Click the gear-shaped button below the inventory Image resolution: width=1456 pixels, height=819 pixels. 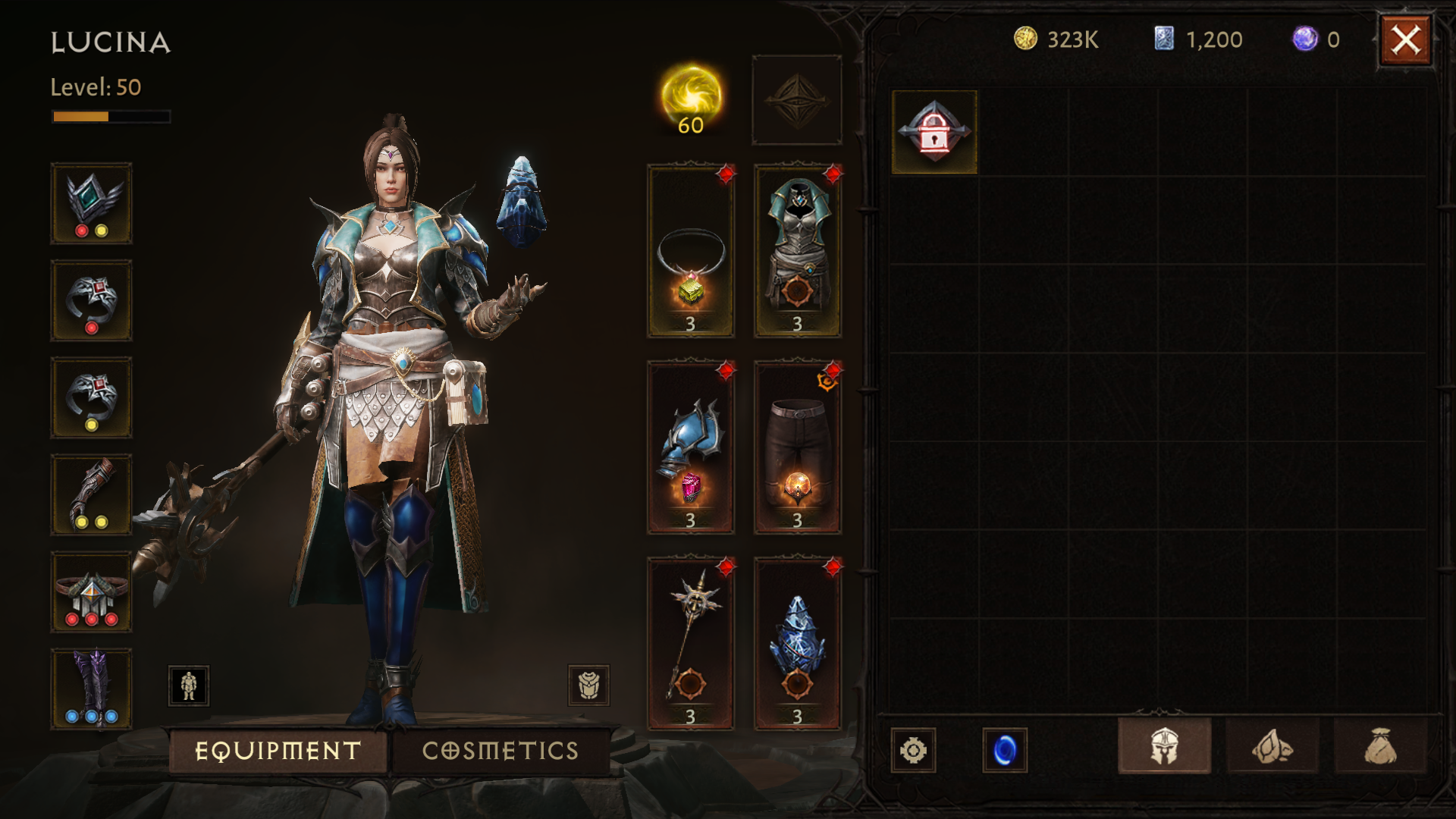pos(913,751)
